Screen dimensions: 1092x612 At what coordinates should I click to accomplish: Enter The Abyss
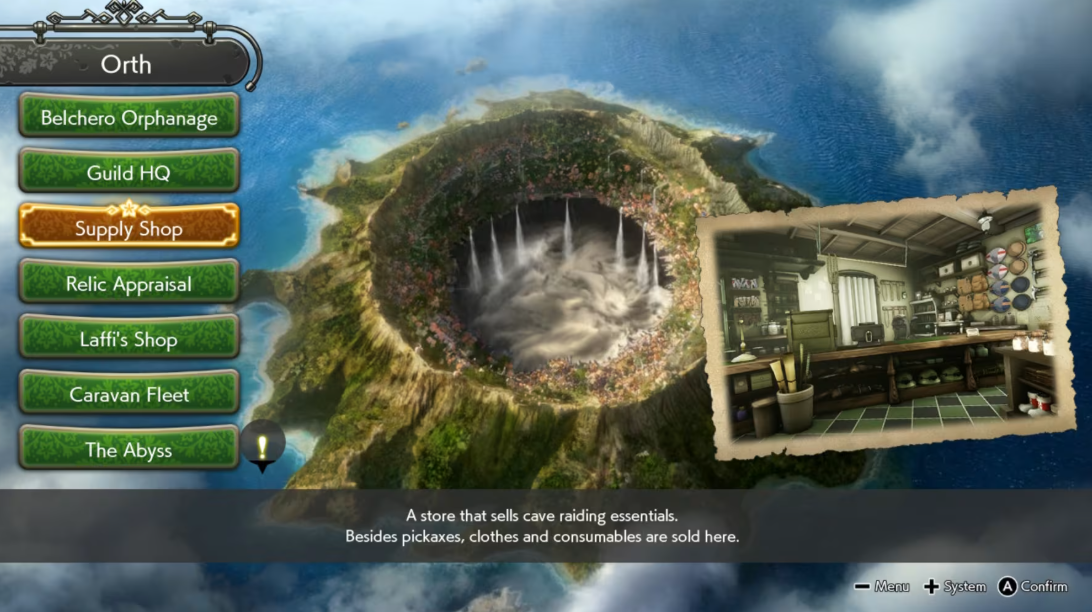click(129, 450)
